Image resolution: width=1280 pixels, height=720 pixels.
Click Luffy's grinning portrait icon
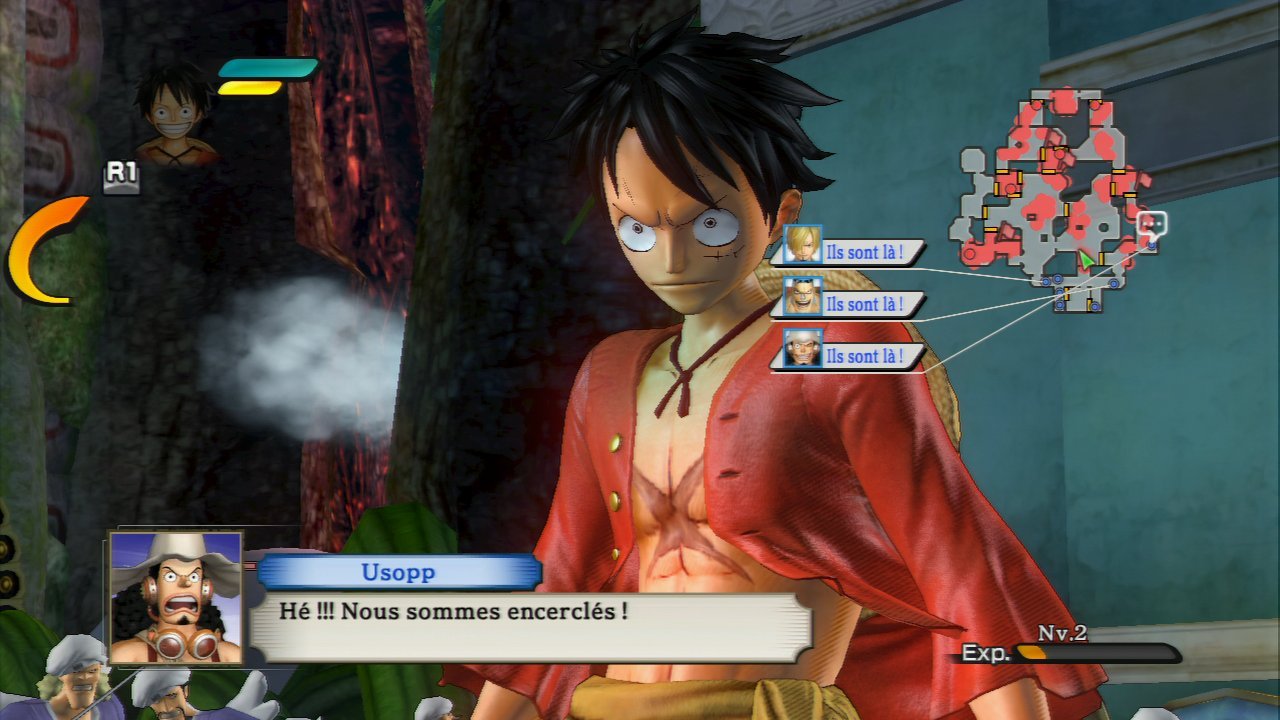(x=176, y=112)
